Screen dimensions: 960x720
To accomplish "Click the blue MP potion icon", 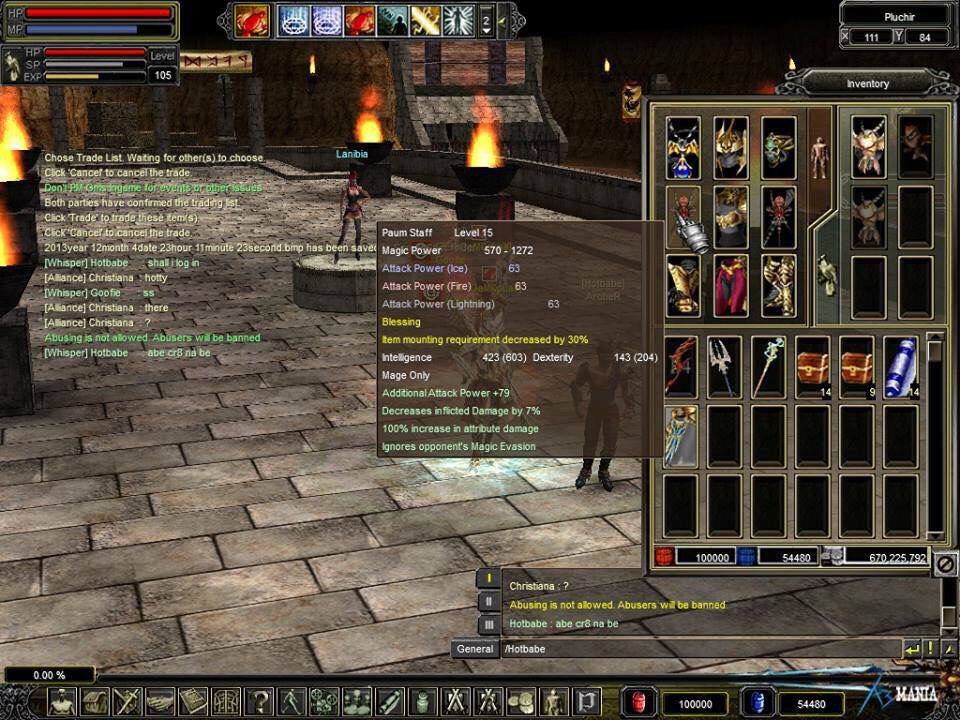I will 757,703.
